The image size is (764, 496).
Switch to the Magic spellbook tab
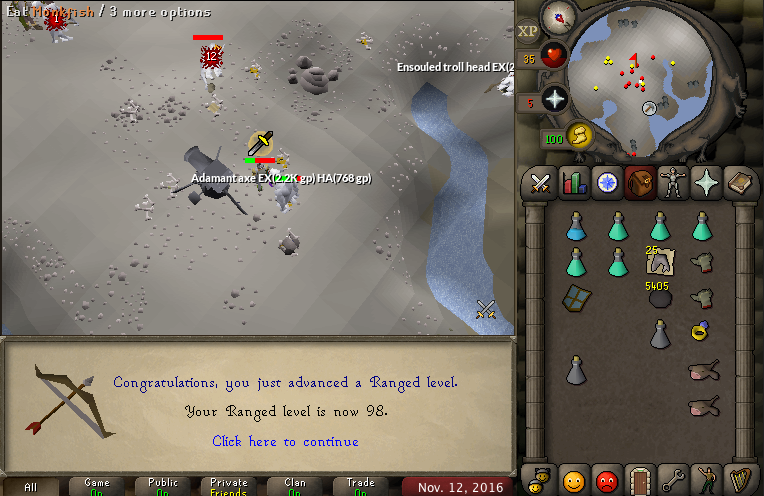pyautogui.click(x=739, y=183)
